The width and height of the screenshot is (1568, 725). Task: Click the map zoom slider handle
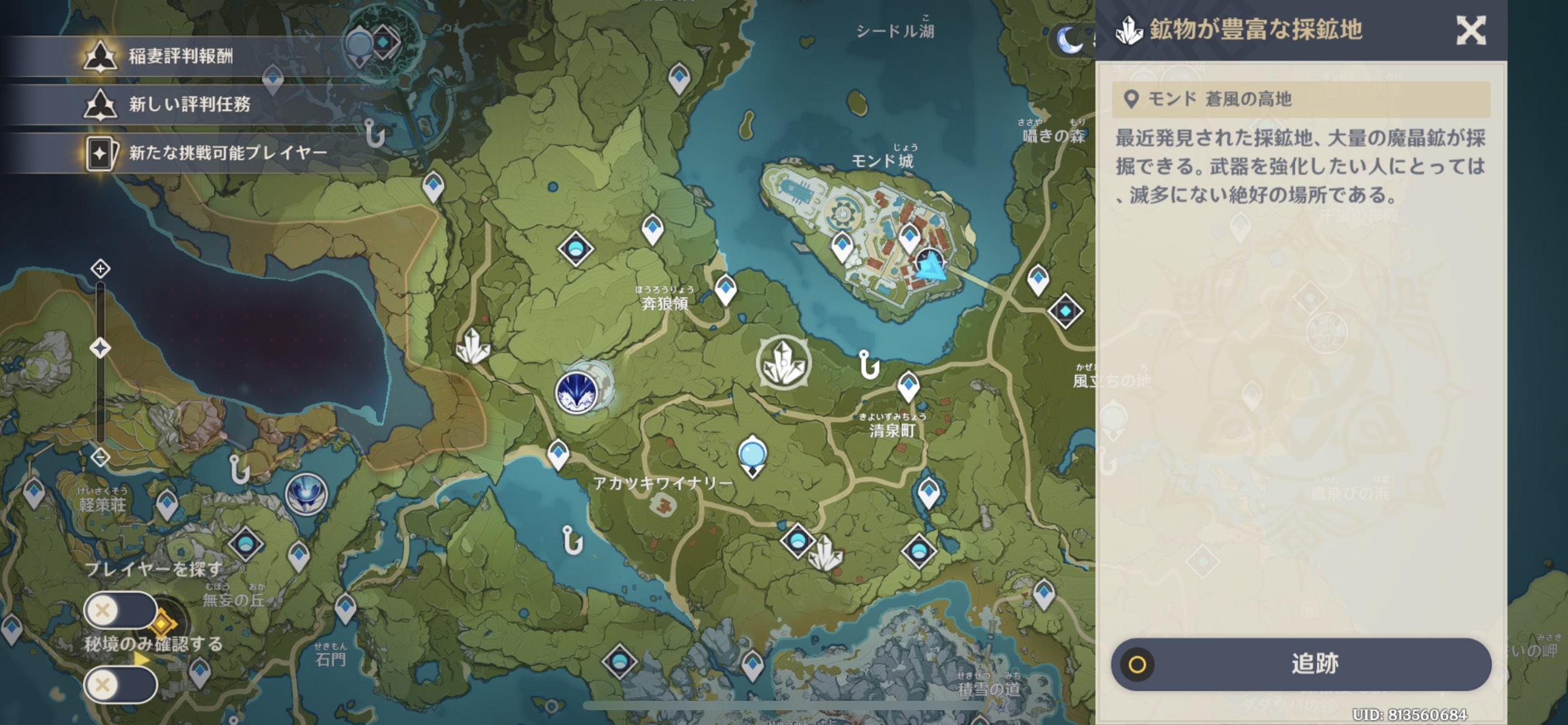coord(100,348)
